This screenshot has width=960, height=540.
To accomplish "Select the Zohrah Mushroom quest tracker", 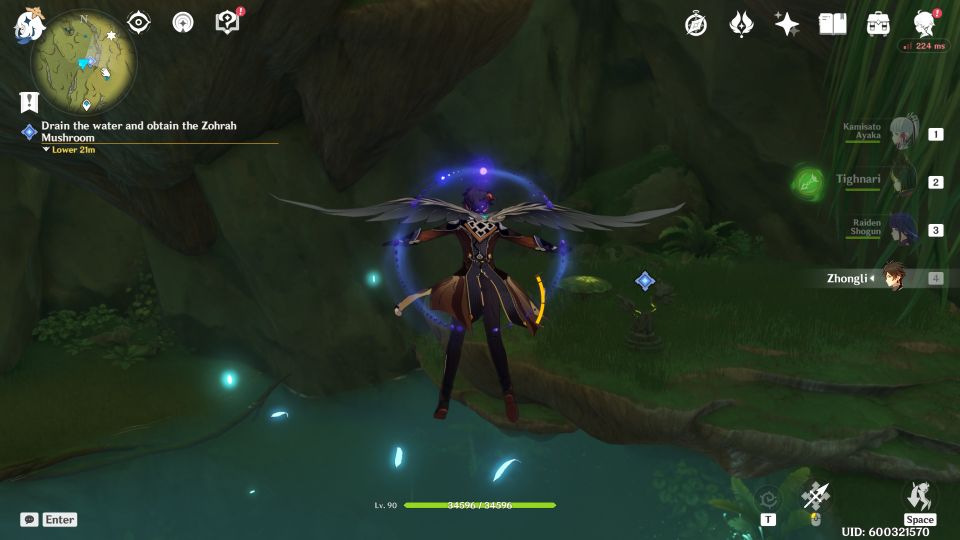I will click(140, 132).
